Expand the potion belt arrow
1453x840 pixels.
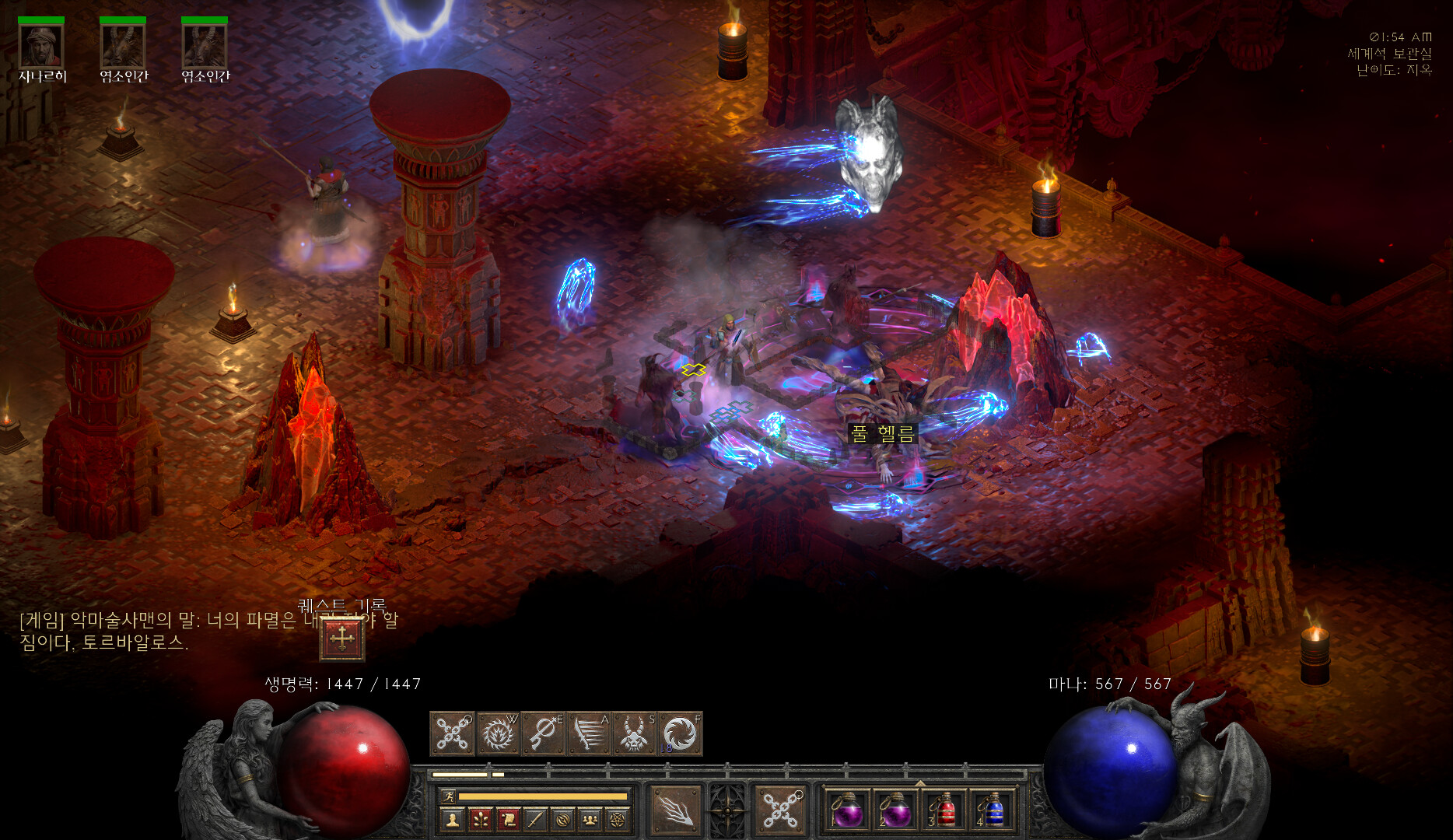[920, 783]
